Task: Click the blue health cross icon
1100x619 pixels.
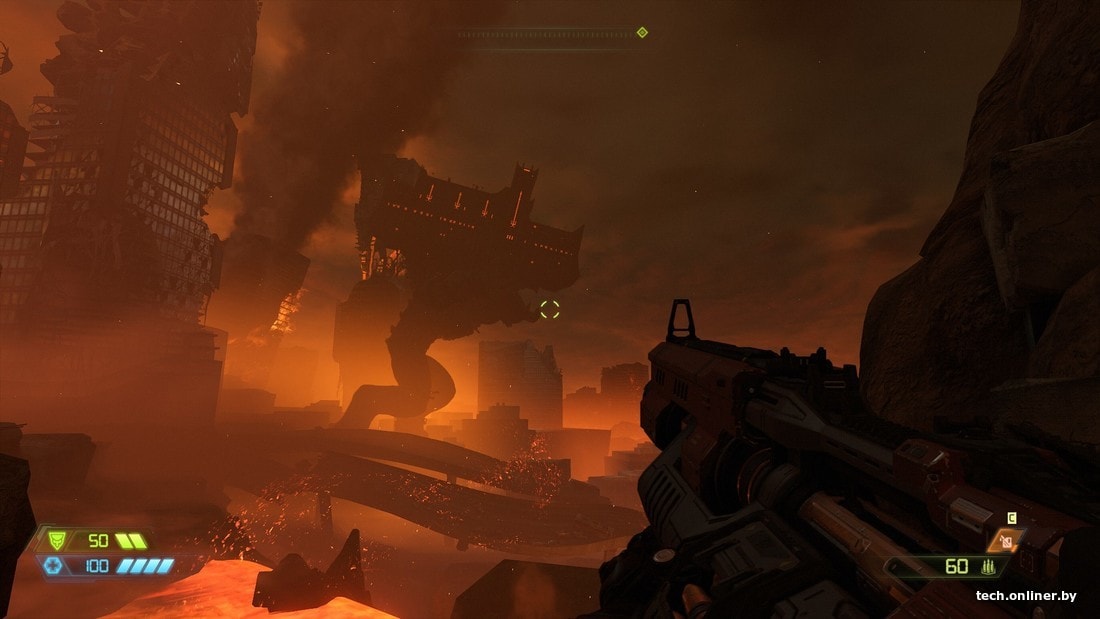Action: click(53, 566)
